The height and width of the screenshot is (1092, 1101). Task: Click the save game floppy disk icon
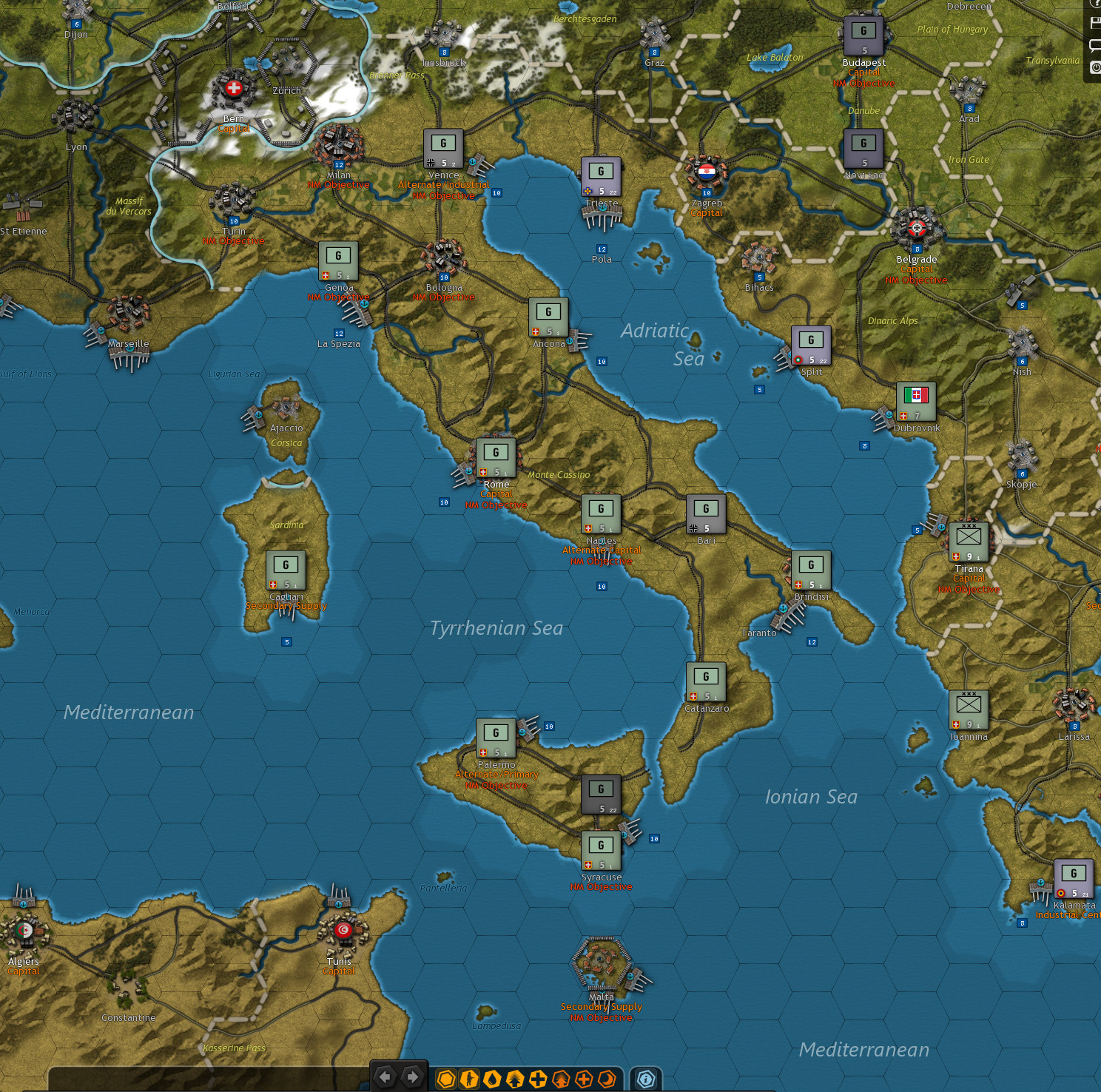pyautogui.click(x=1096, y=23)
